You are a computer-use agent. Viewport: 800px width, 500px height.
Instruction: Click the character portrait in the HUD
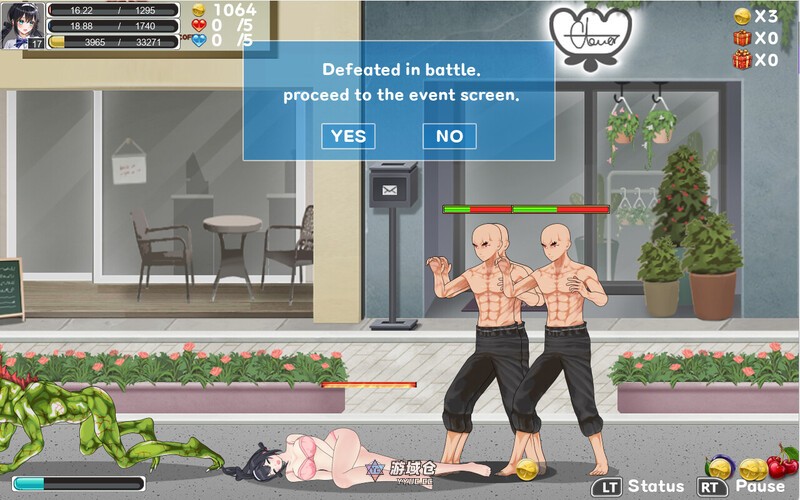22,25
